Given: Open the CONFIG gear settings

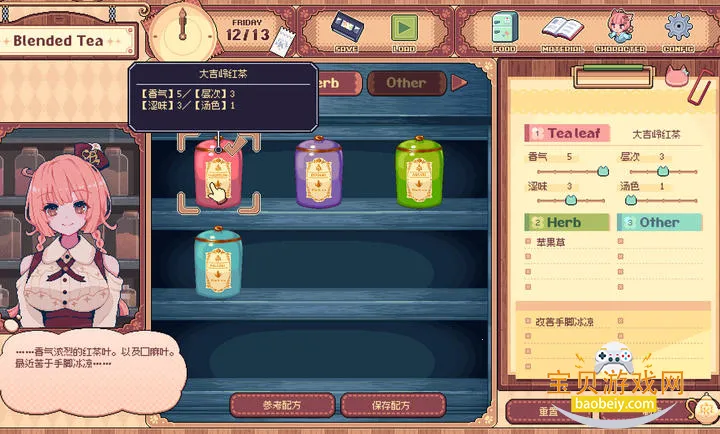Looking at the screenshot, I should pyautogui.click(x=679, y=29).
